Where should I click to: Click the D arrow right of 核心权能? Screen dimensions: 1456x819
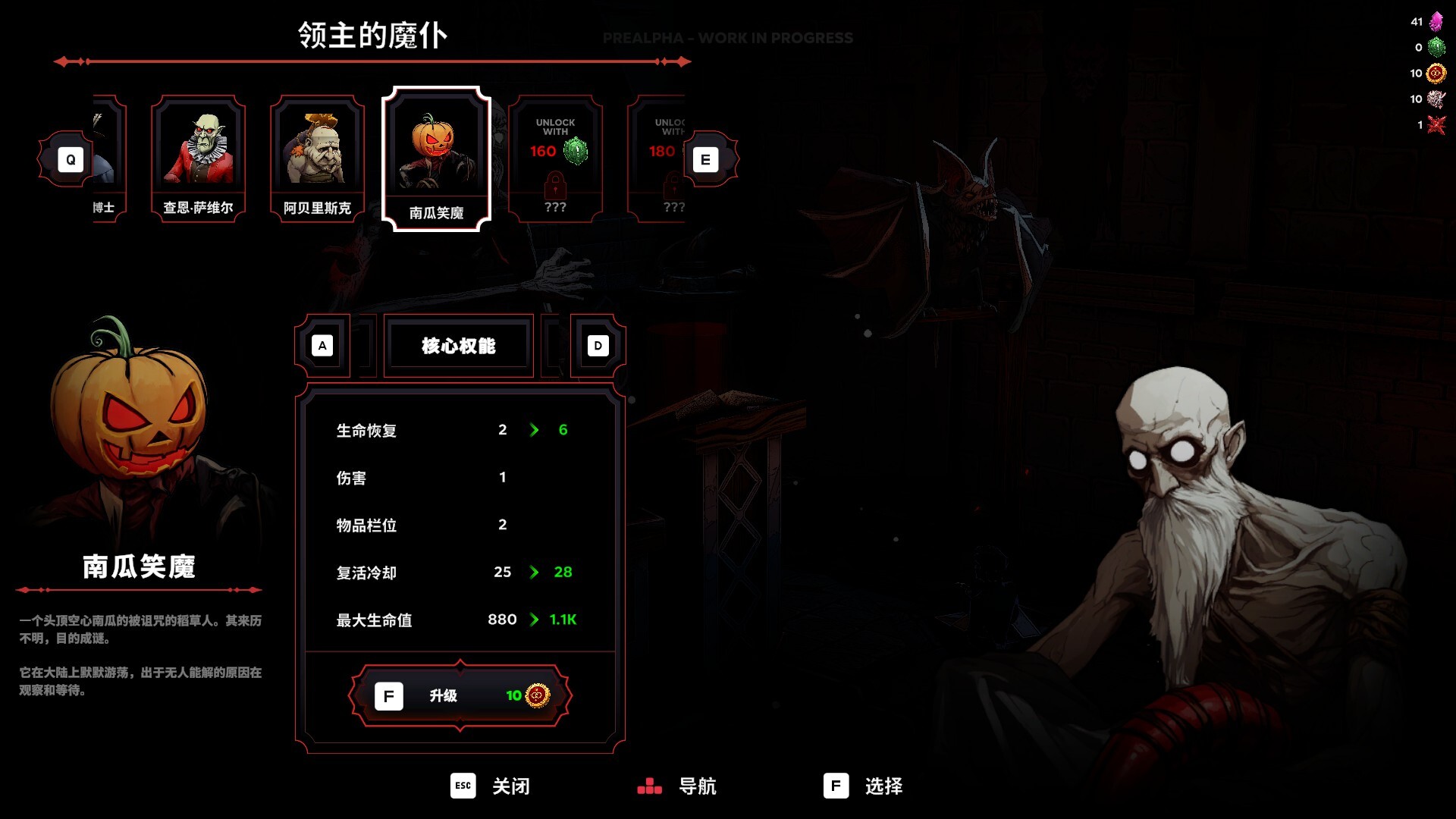pos(598,345)
